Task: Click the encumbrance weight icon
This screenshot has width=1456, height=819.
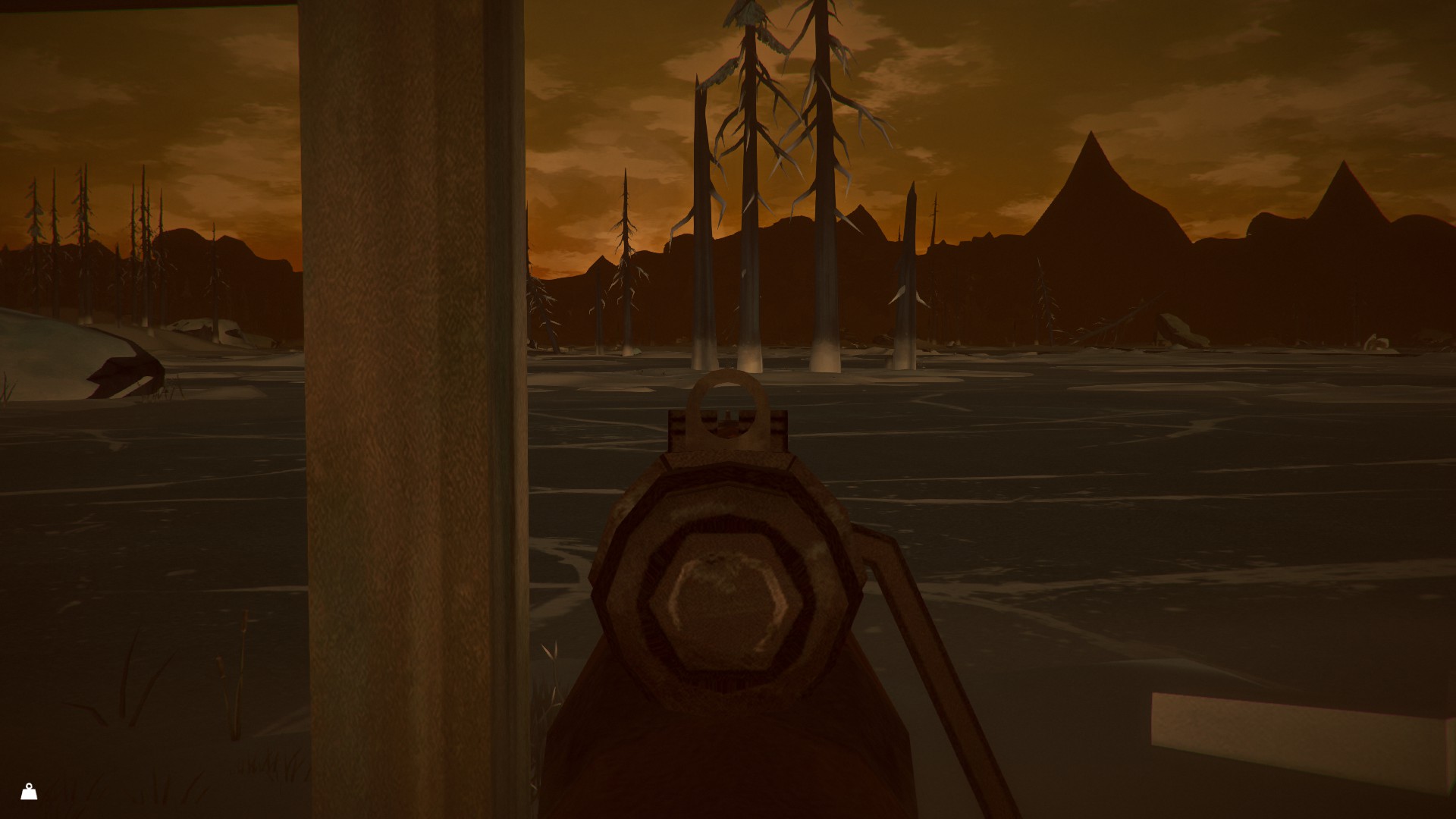Action: click(x=29, y=792)
